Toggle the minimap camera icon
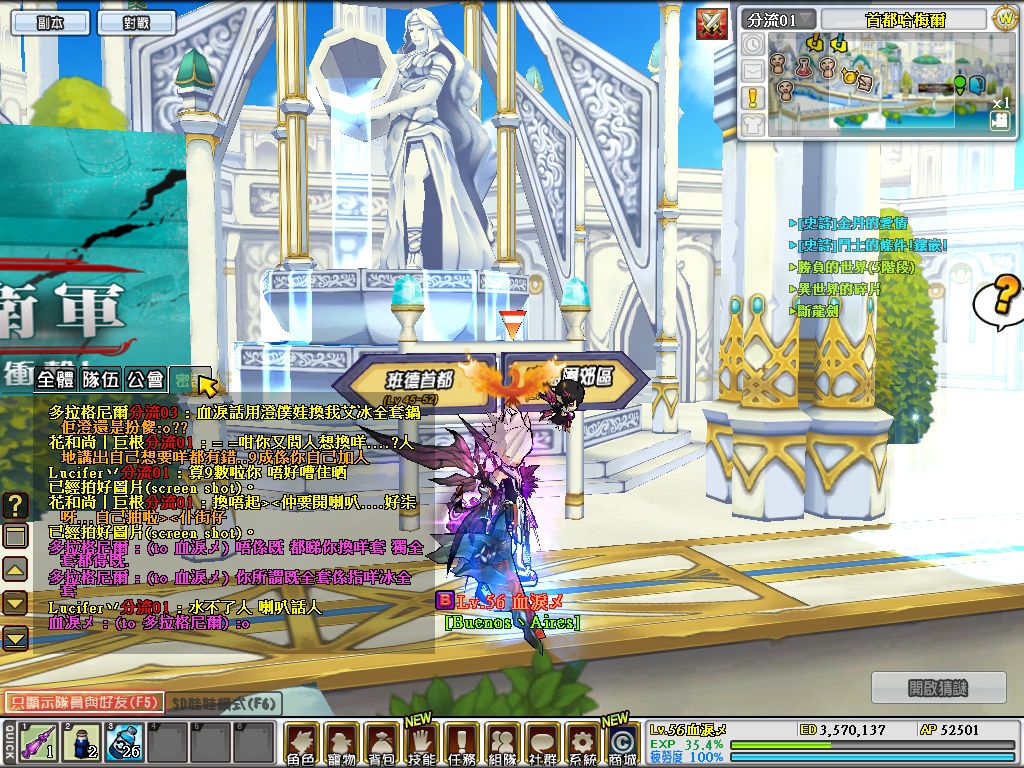Viewport: 1024px width, 768px height. click(x=999, y=121)
